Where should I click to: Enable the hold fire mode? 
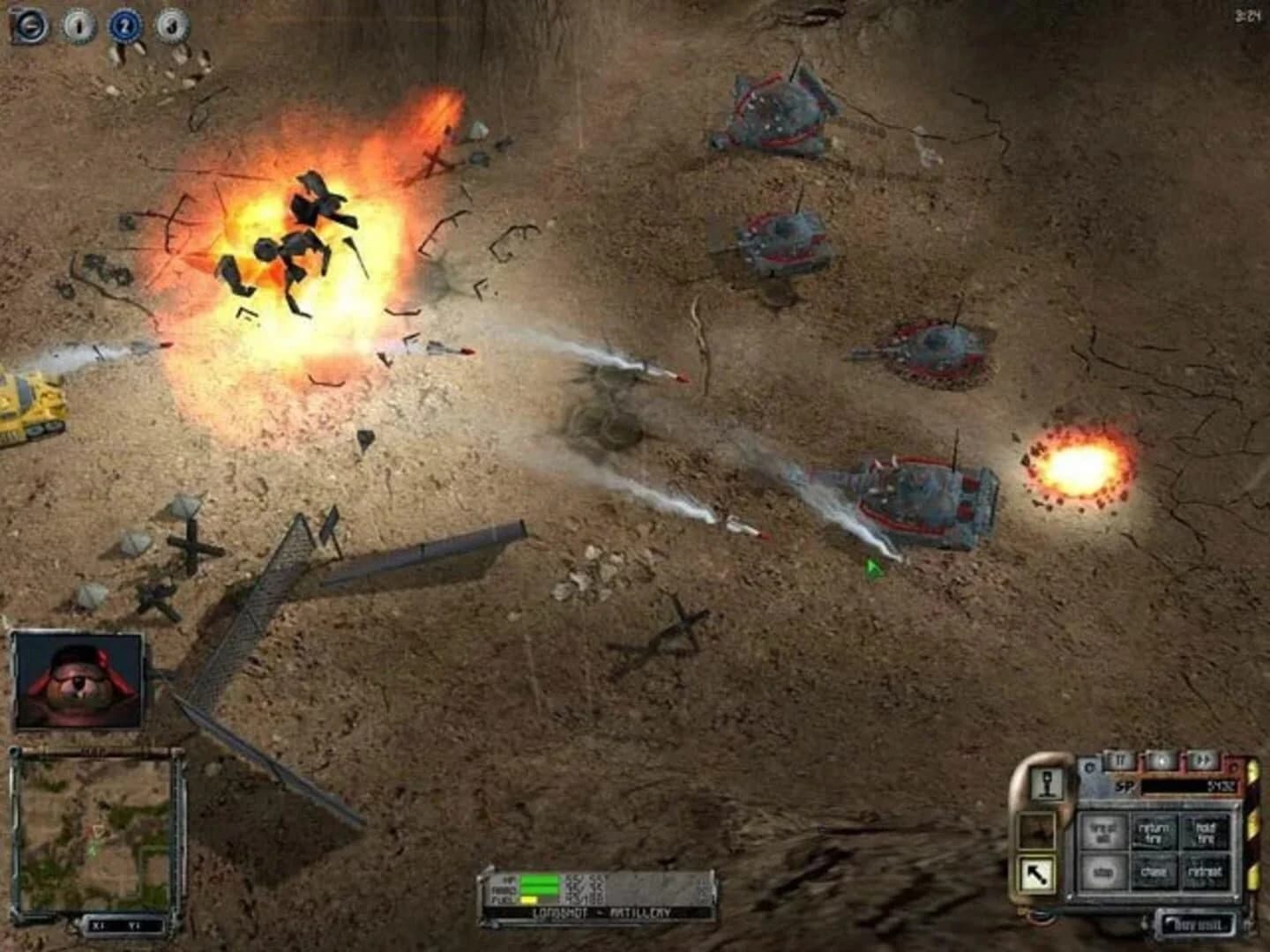point(1206,834)
